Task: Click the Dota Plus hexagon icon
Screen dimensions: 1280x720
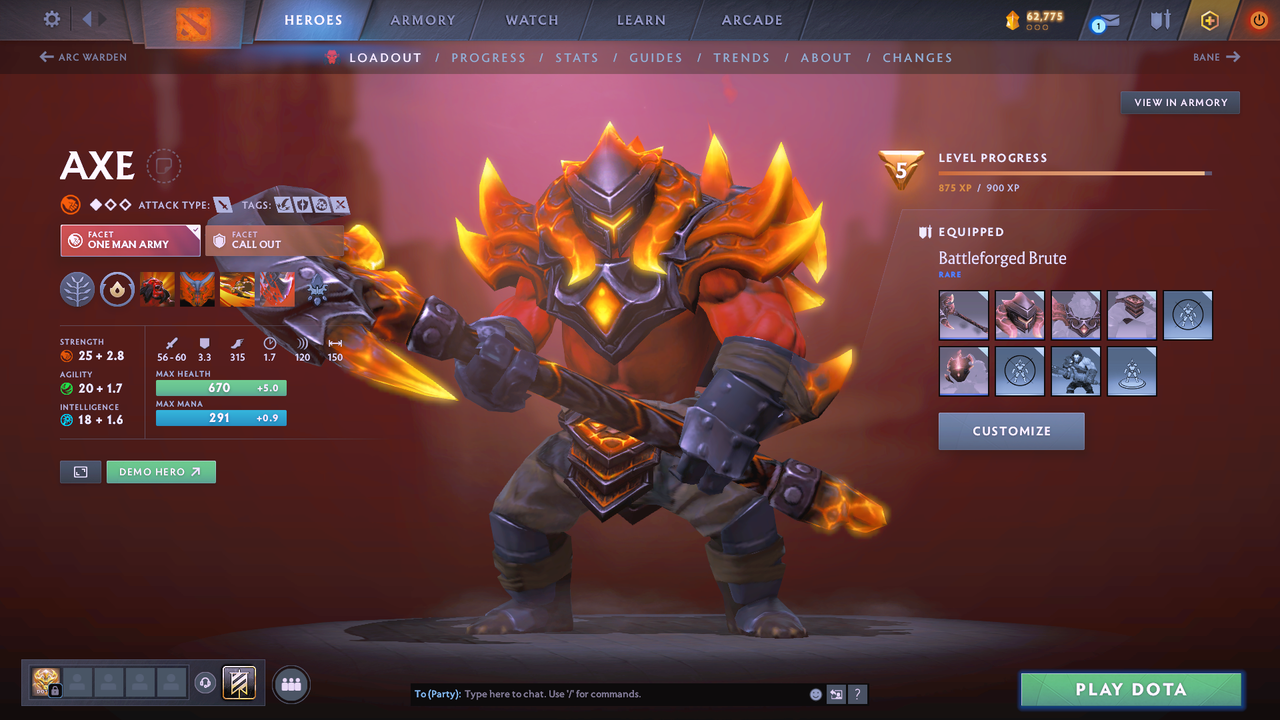Action: pos(1208,19)
